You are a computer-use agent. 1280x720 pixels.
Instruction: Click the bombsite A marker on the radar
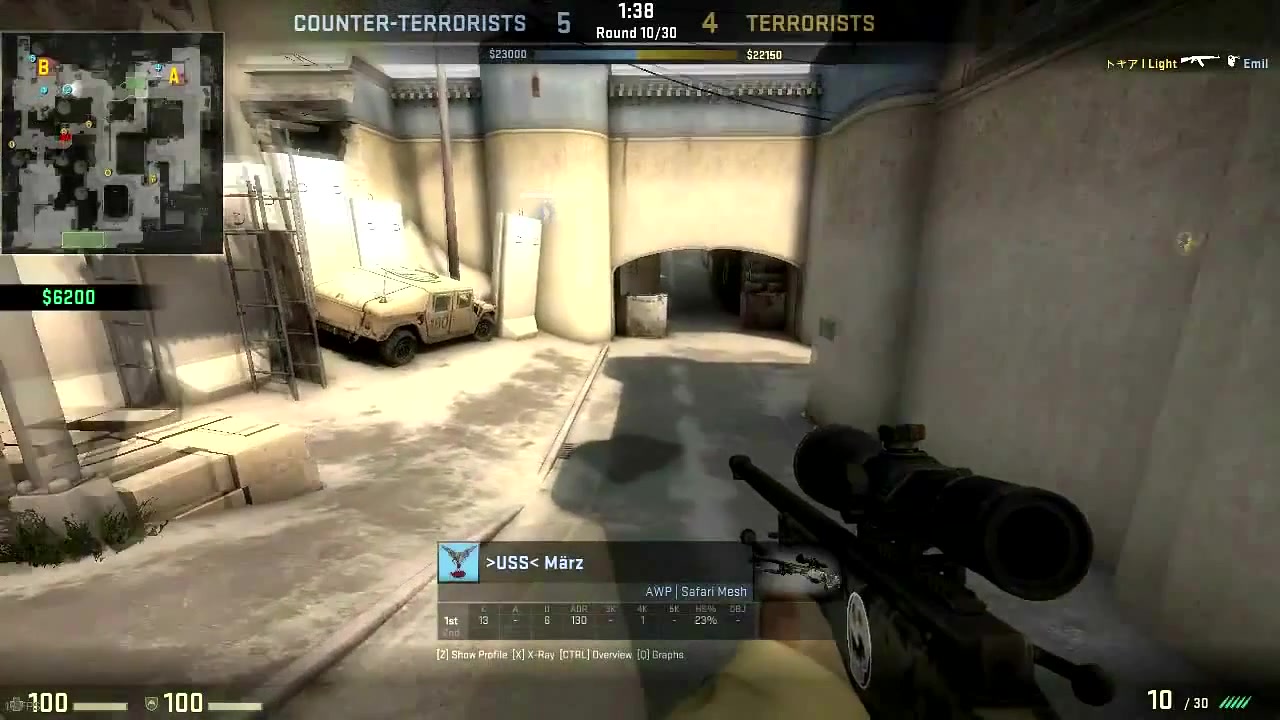pyautogui.click(x=175, y=75)
